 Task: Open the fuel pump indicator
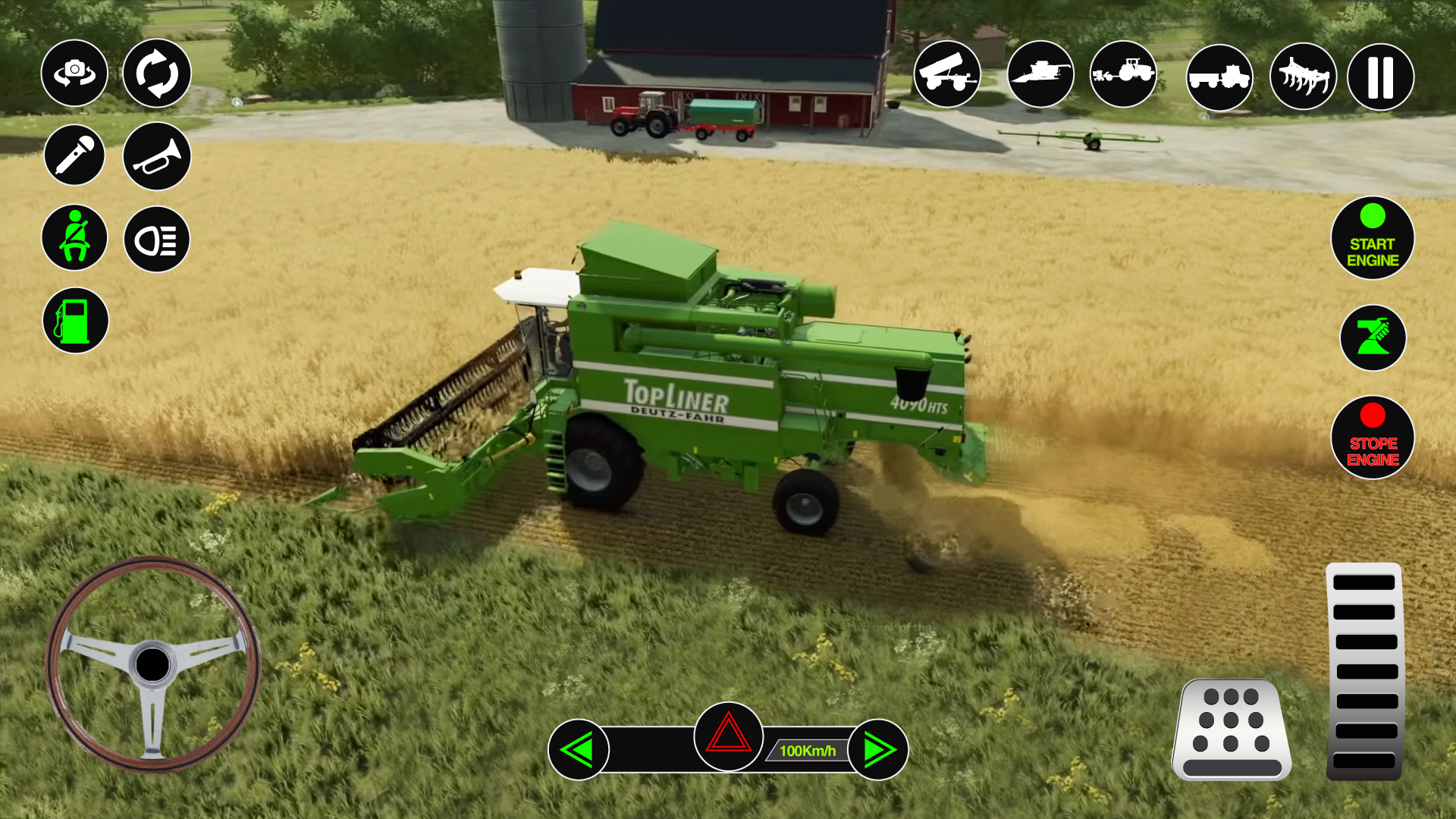pyautogui.click(x=74, y=319)
